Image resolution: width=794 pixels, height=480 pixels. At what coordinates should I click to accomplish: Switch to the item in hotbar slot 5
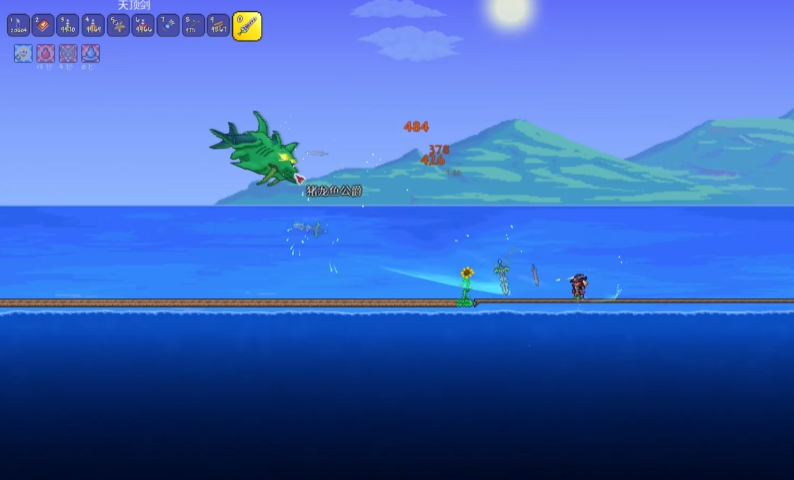click(118, 25)
